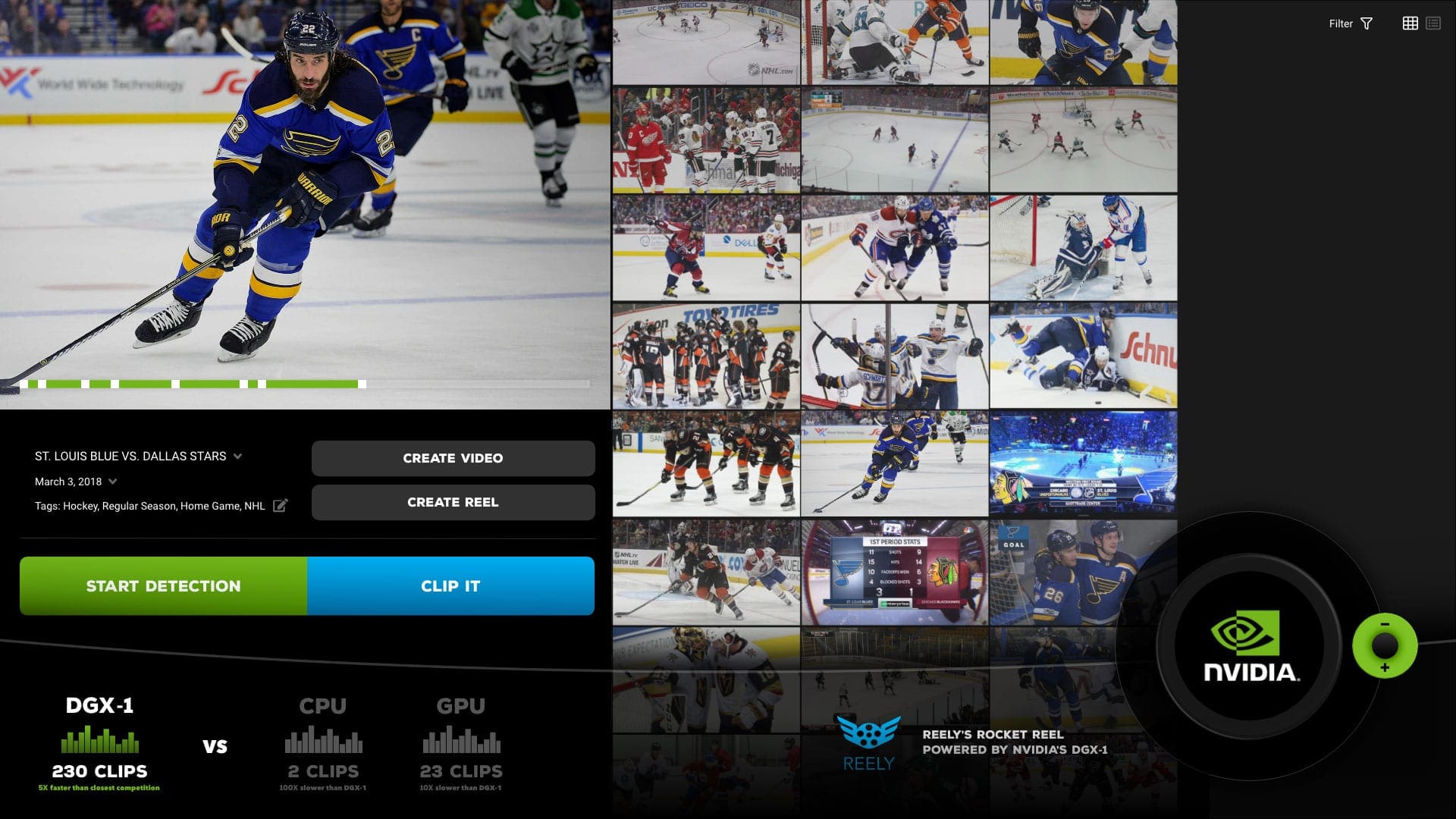
Task: Open the St. Louis Blue vs. Dallas Stars dropdown
Action: click(x=237, y=457)
